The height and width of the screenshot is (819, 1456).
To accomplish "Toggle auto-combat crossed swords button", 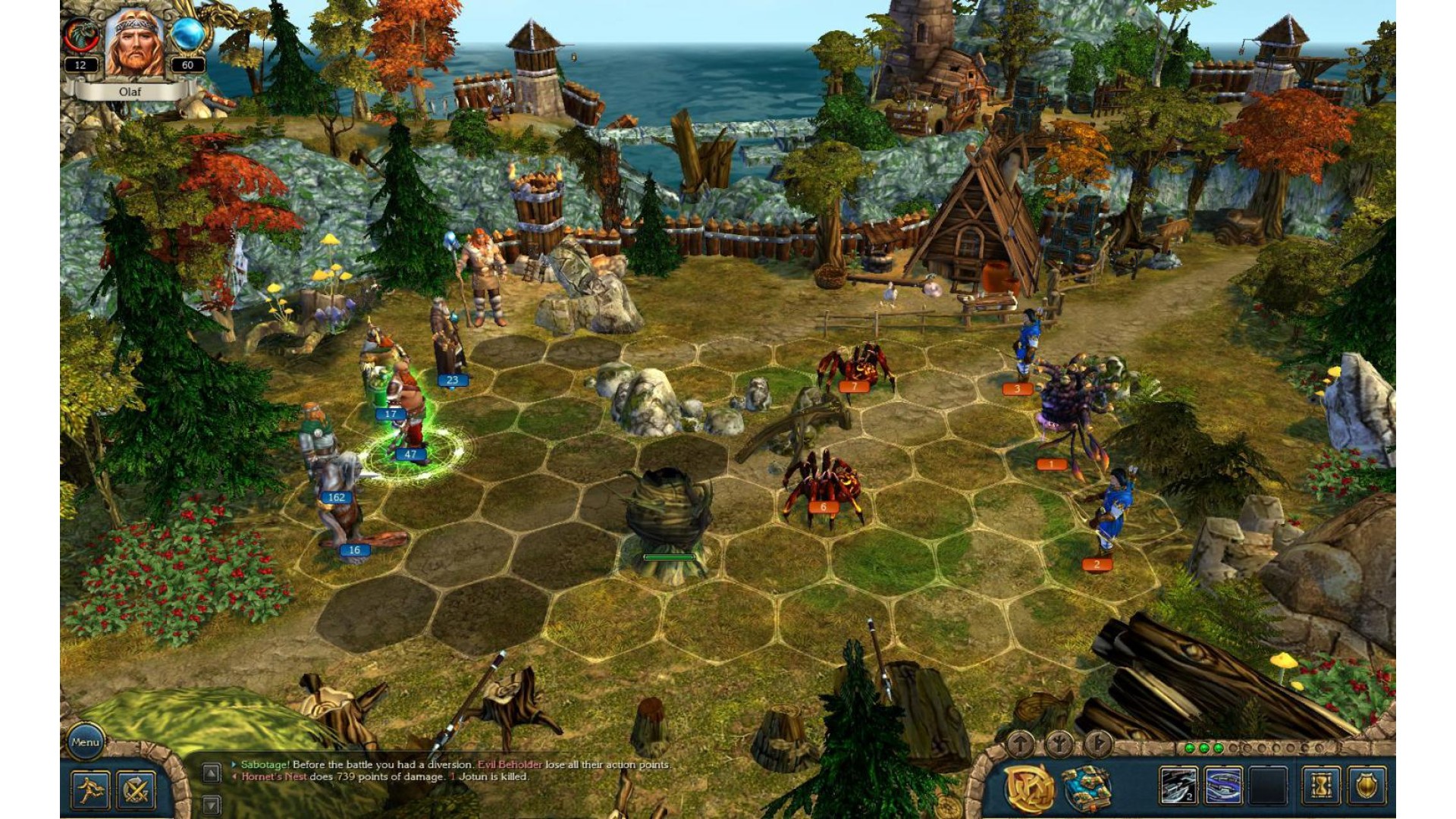I will coord(136,789).
